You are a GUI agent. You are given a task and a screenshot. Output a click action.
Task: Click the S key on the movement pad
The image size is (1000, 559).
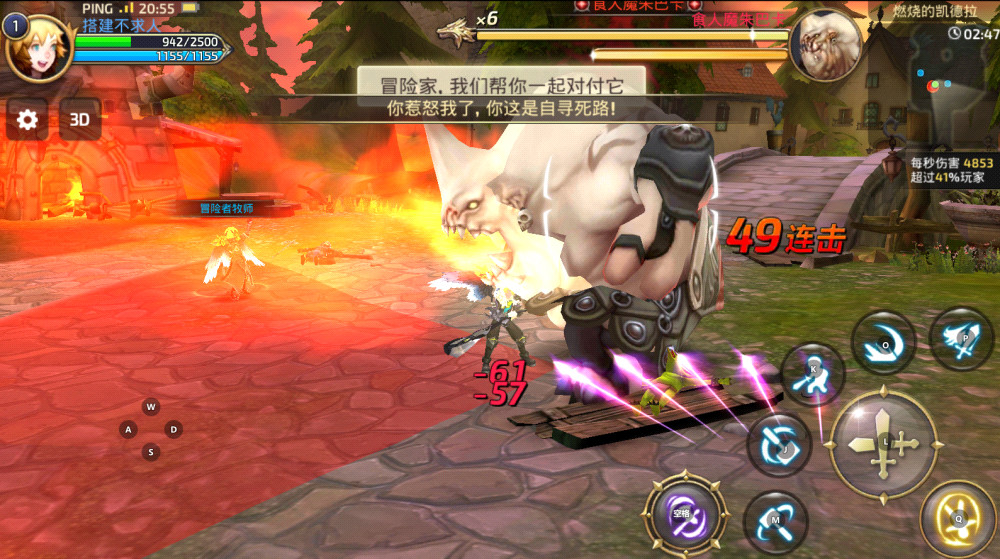[151, 453]
